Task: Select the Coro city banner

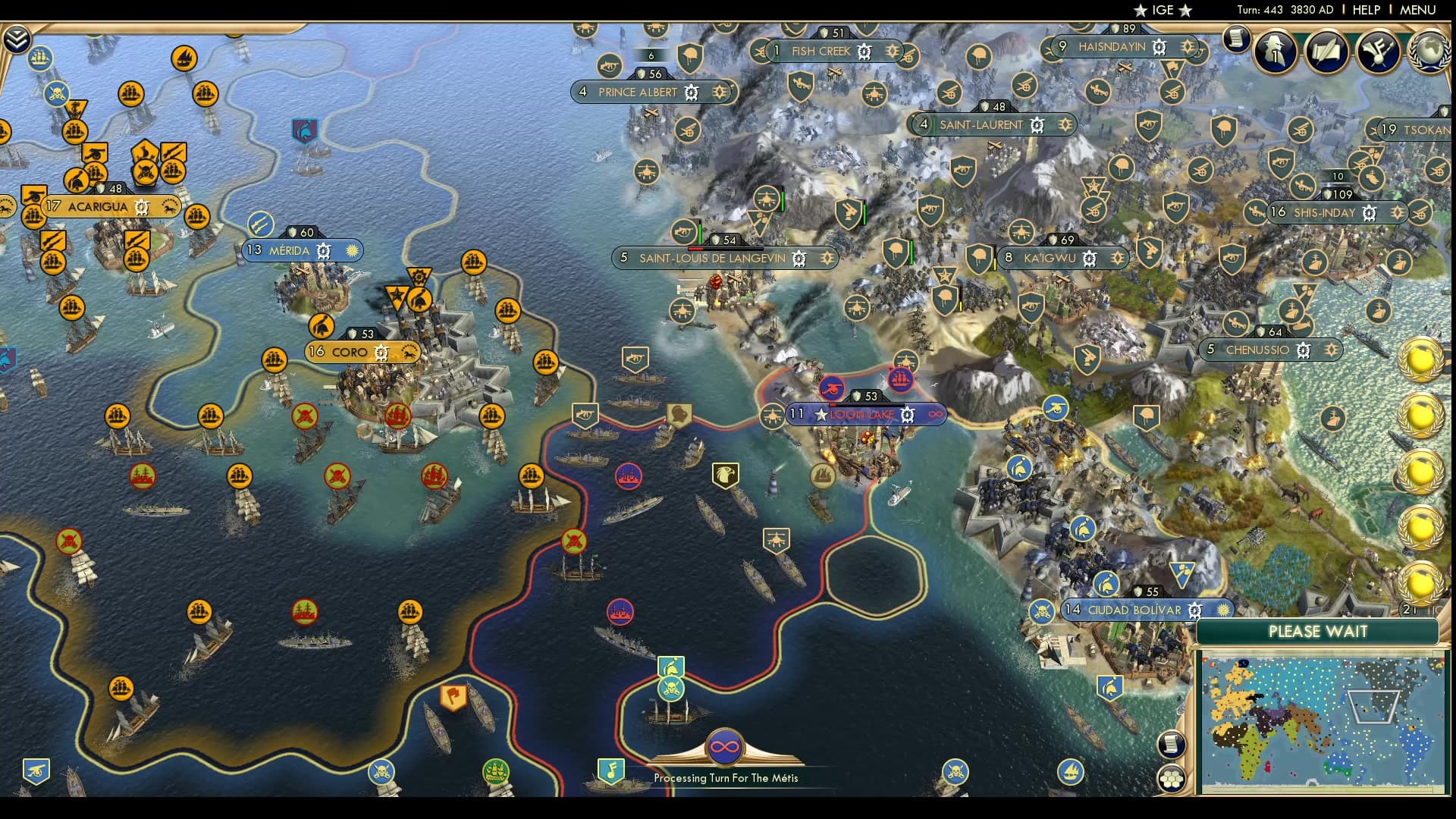Action: click(x=350, y=352)
